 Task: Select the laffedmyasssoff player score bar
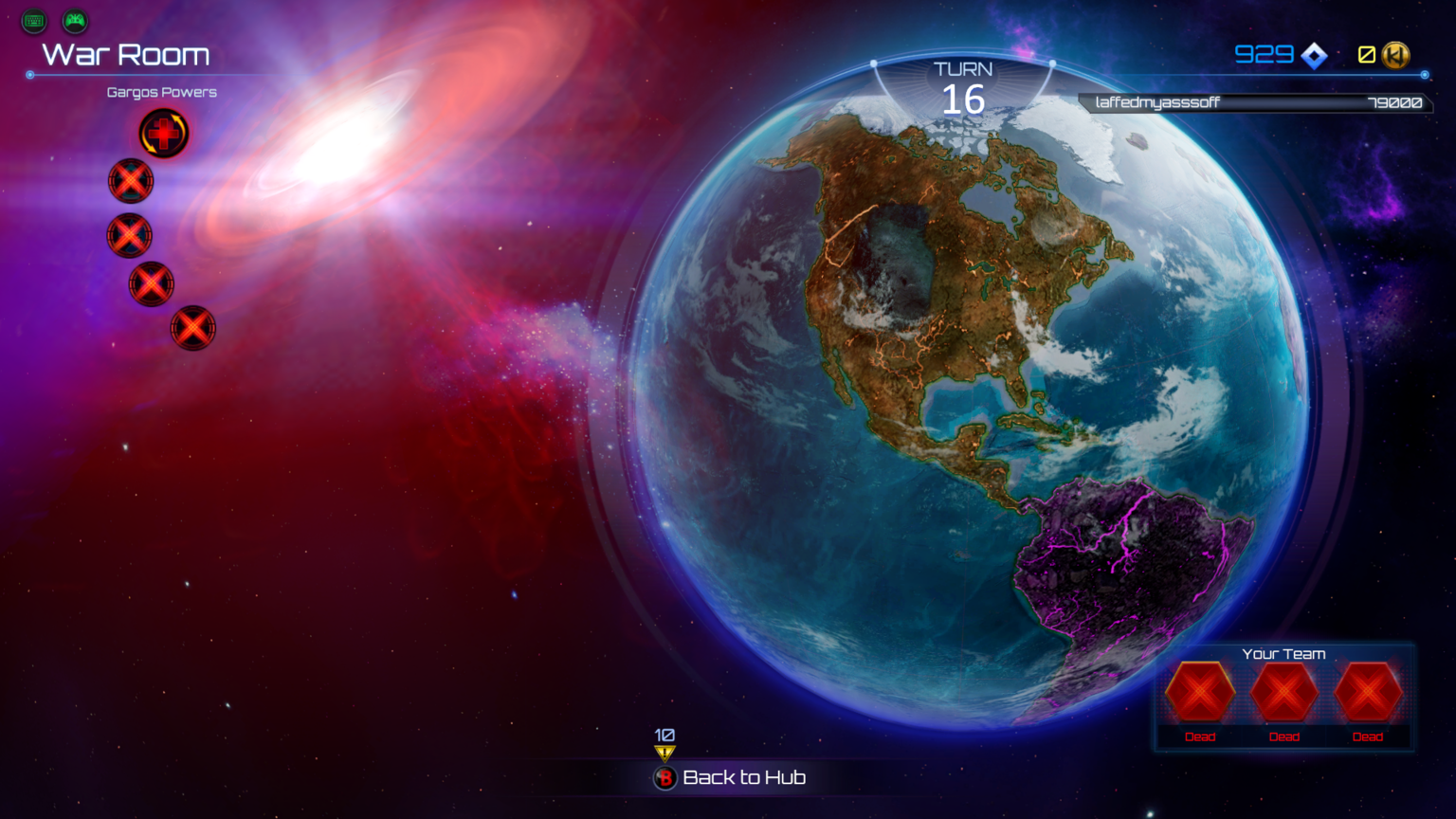point(1255,102)
